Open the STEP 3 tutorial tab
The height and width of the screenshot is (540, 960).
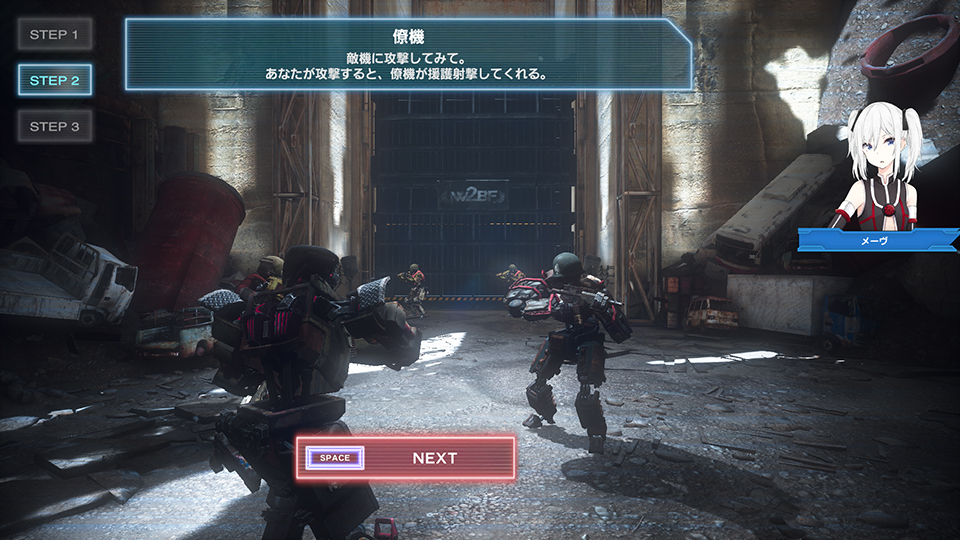(55, 126)
